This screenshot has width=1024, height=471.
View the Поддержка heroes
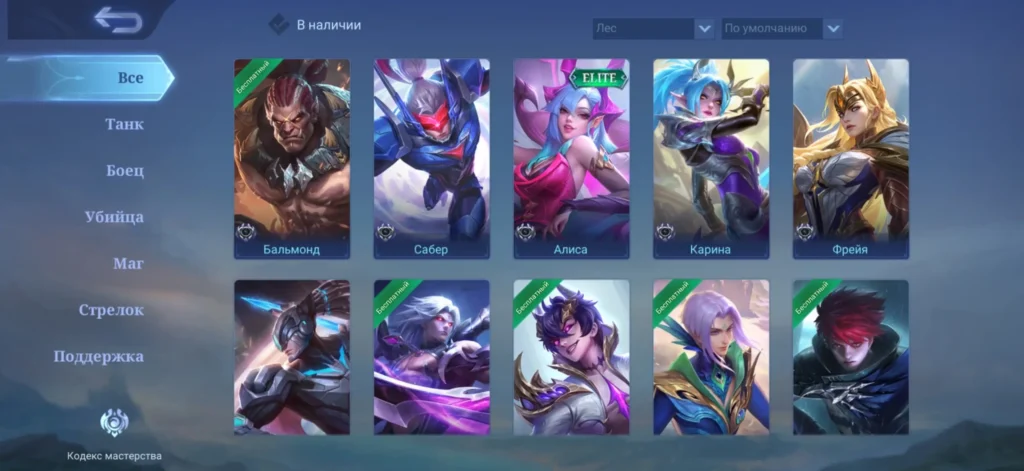[98, 357]
